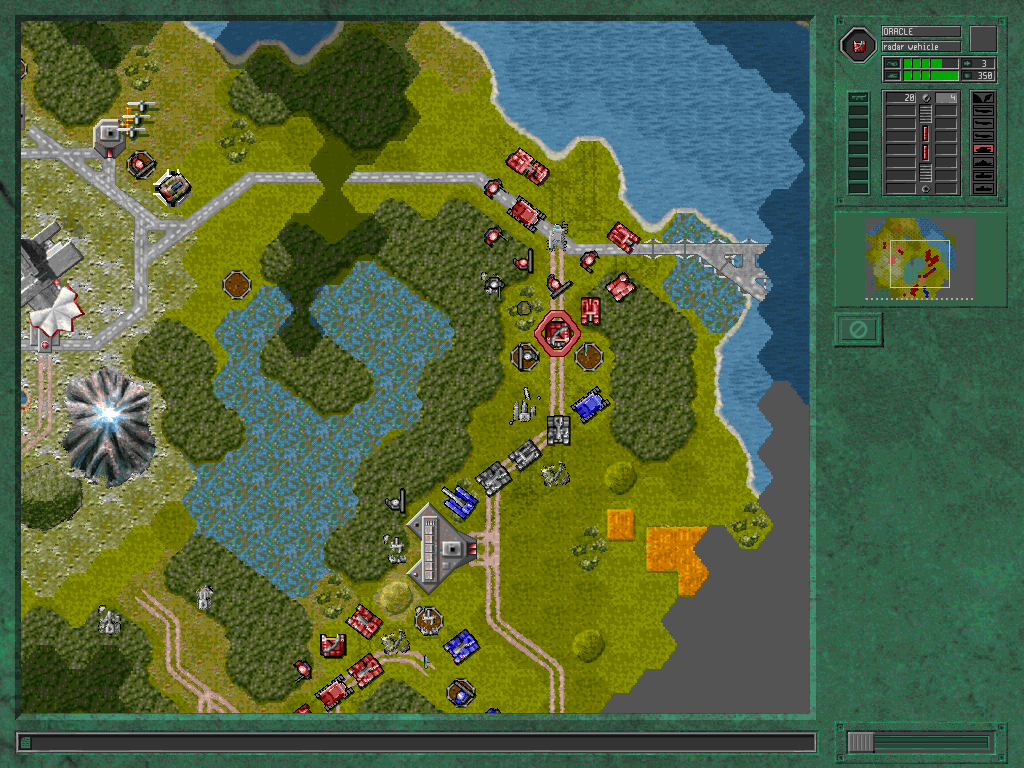The height and width of the screenshot is (768, 1024).
Task: Select the highlighted red tank level icon
Action: pos(982,149)
